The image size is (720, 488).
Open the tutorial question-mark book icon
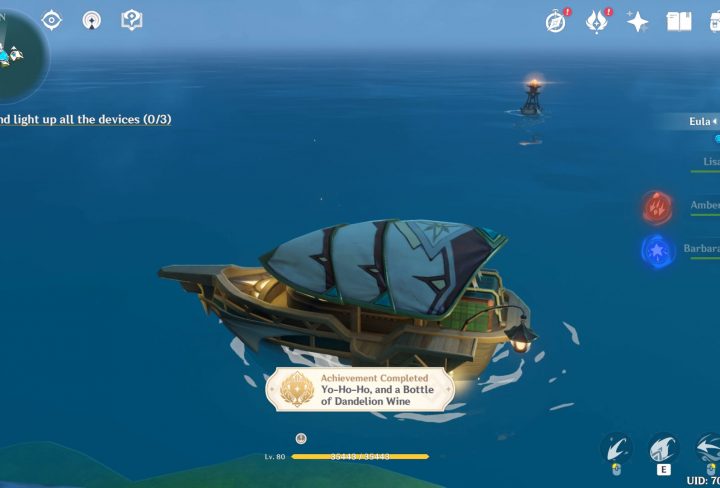coord(131,19)
